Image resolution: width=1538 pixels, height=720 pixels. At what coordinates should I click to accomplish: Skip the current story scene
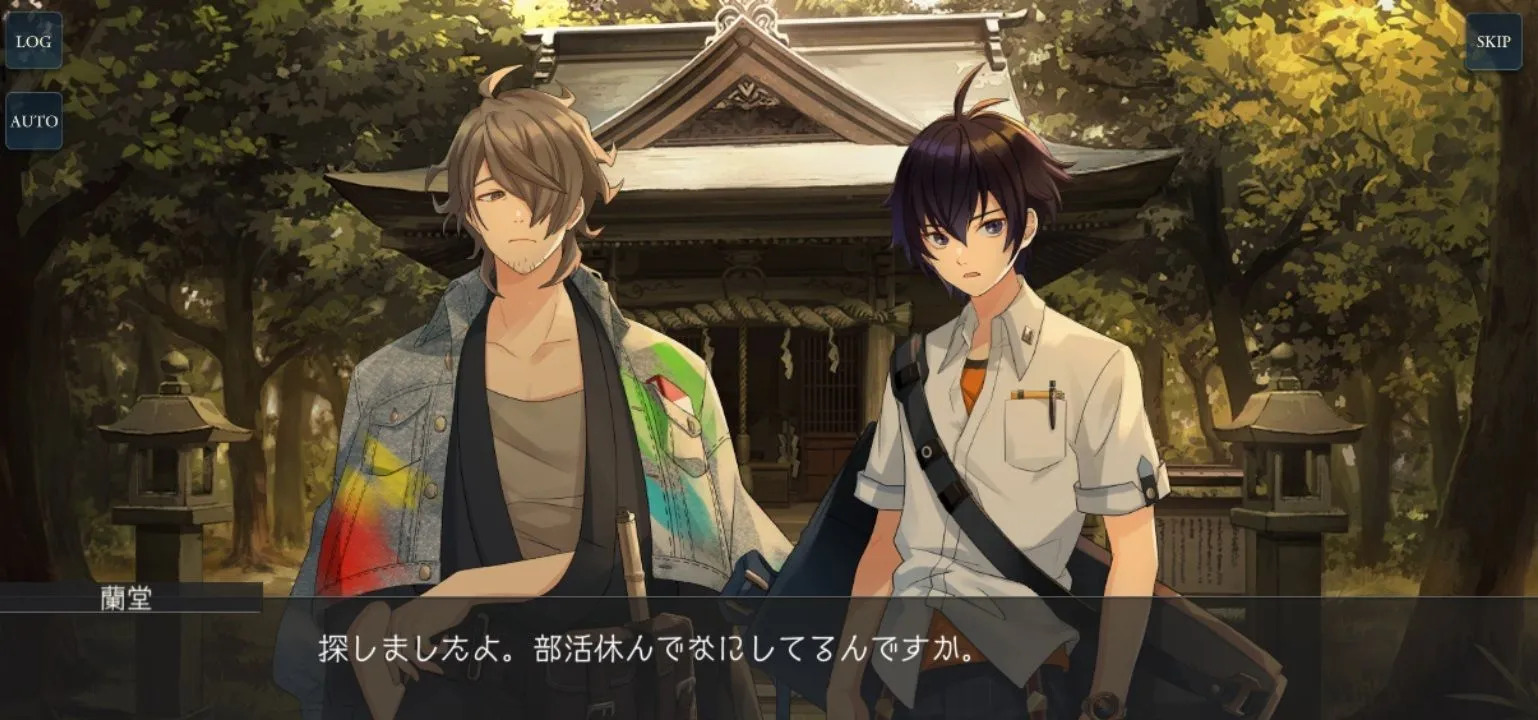pyautogui.click(x=1493, y=41)
